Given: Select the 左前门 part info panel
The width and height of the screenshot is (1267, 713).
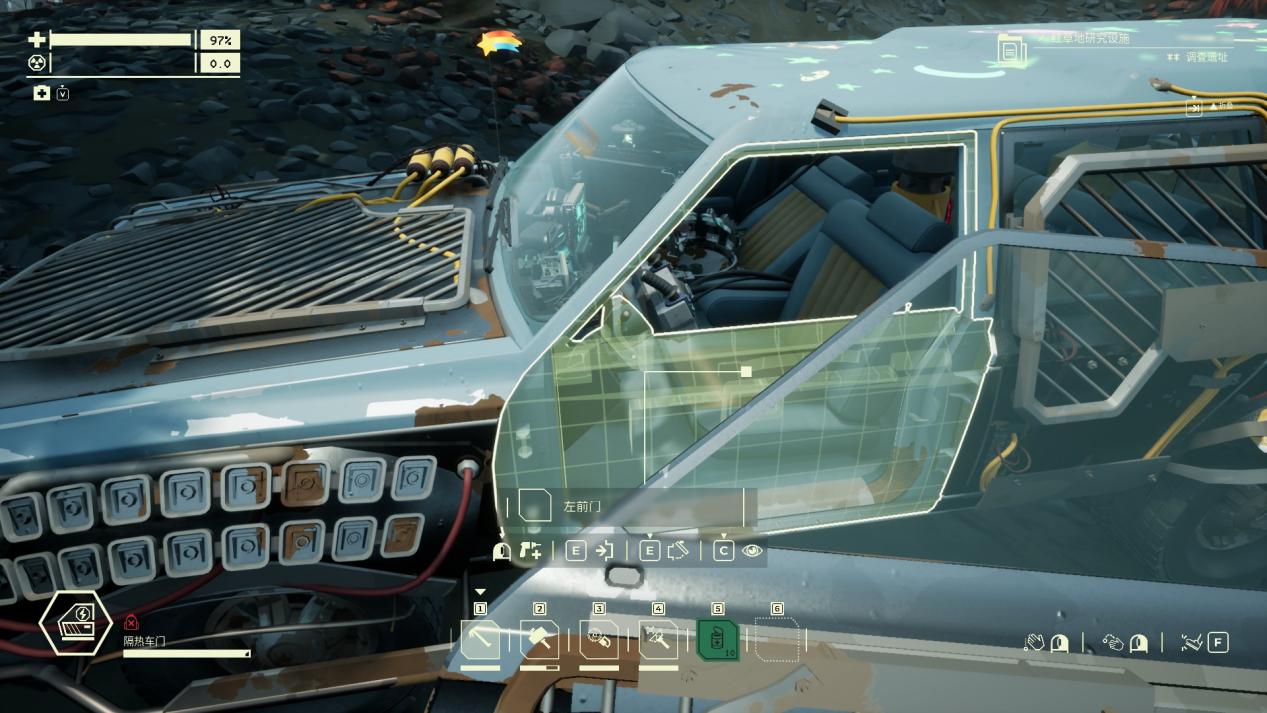Looking at the screenshot, I should tap(630, 507).
